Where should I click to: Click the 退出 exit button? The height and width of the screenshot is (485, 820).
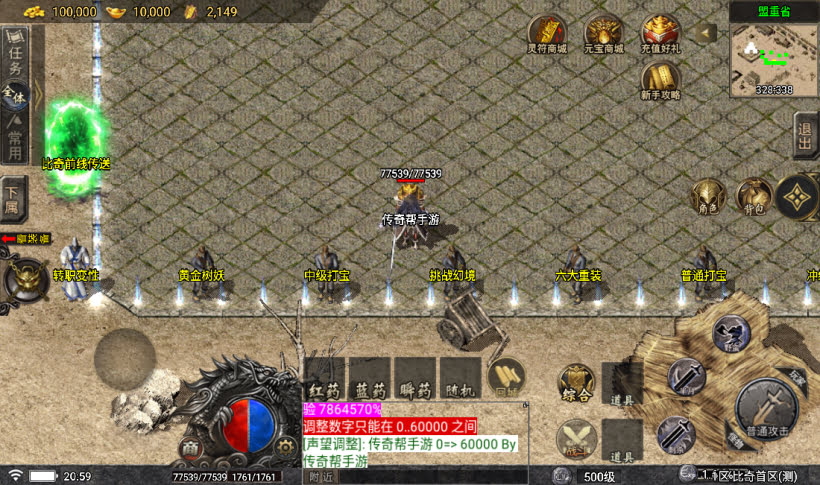point(804,135)
